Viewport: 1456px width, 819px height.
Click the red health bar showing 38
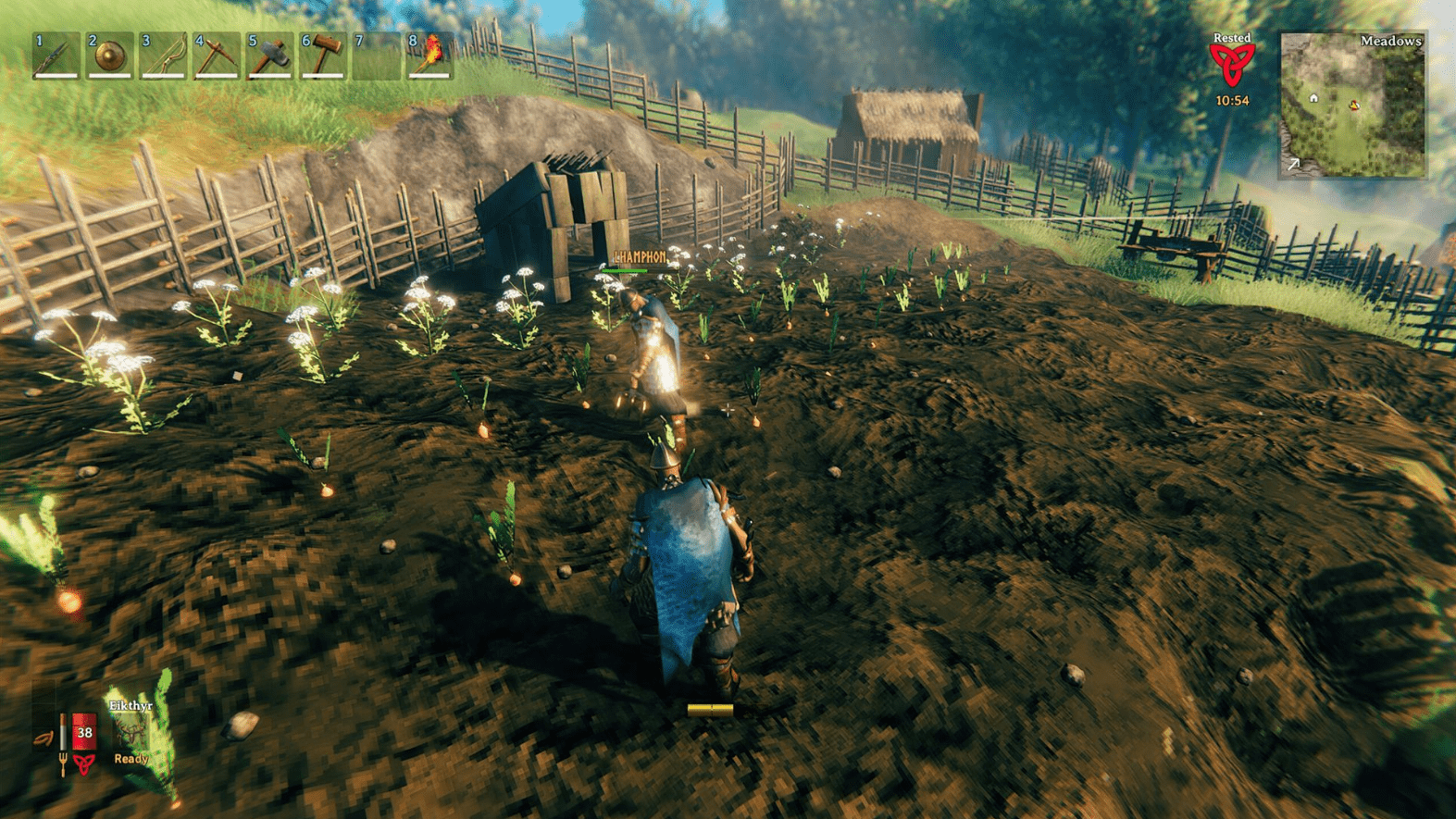click(84, 732)
